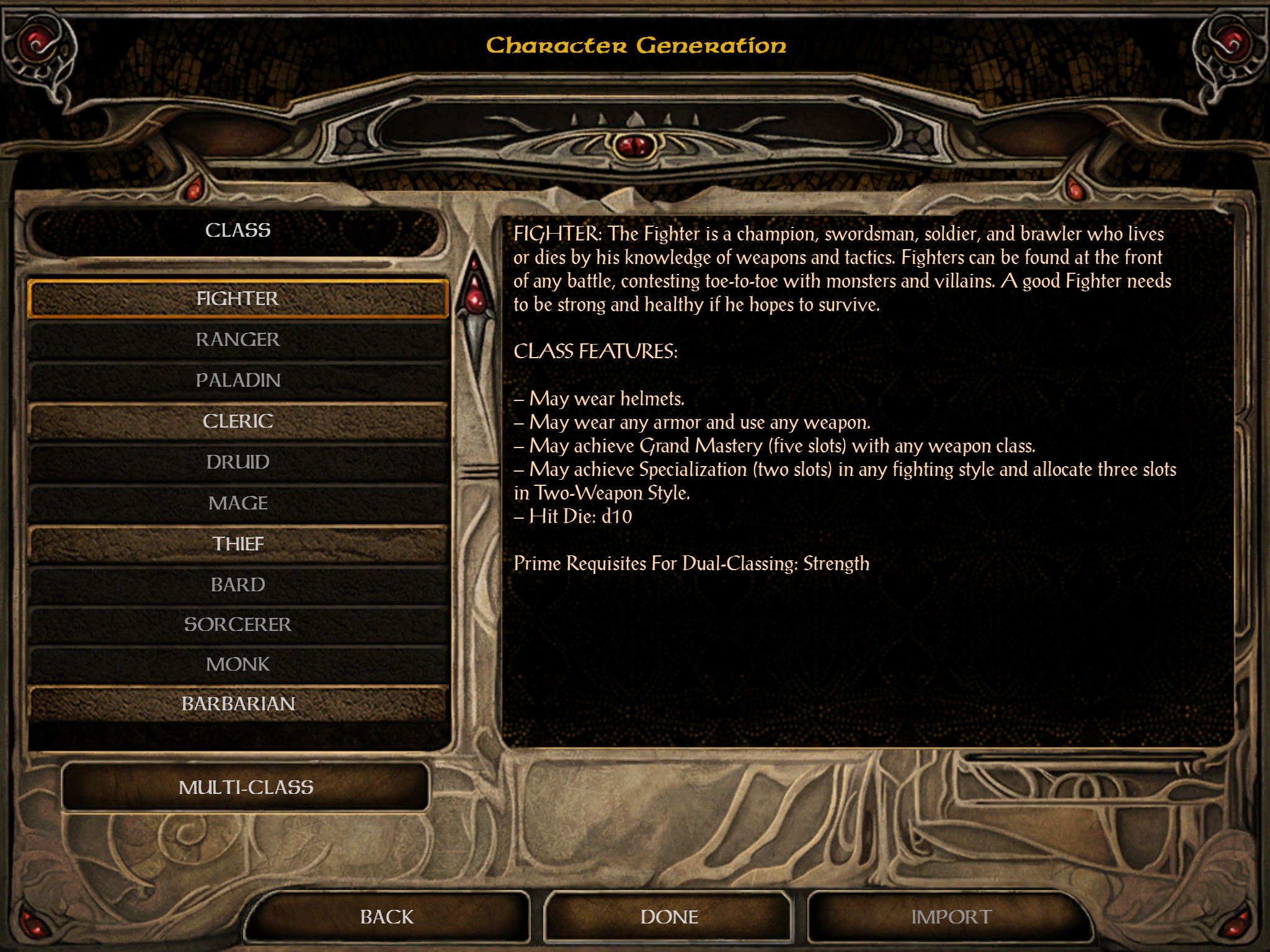Click the Import character button
Screen dimensions: 1270x952
pos(951,917)
